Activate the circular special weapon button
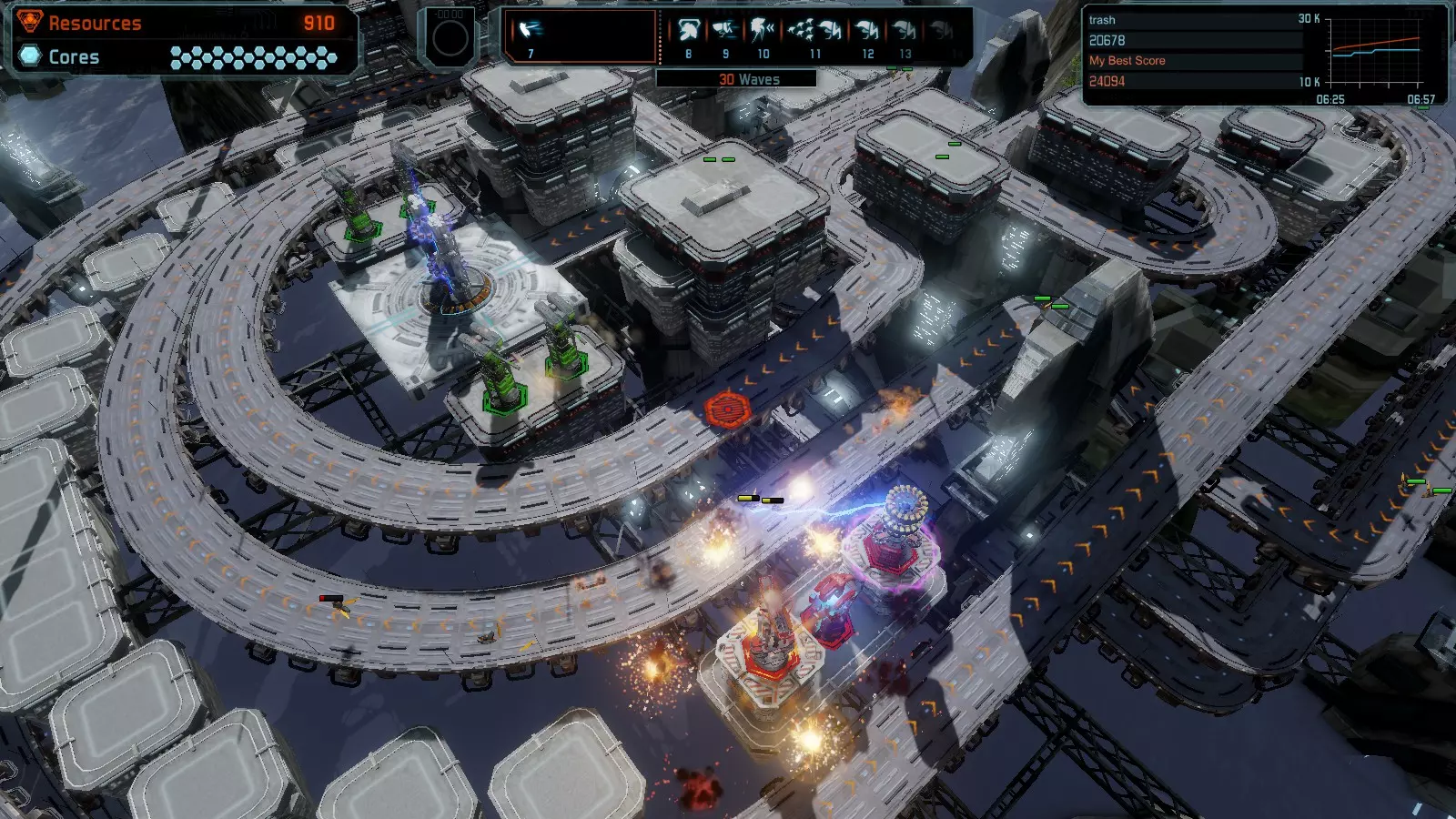 [450, 38]
